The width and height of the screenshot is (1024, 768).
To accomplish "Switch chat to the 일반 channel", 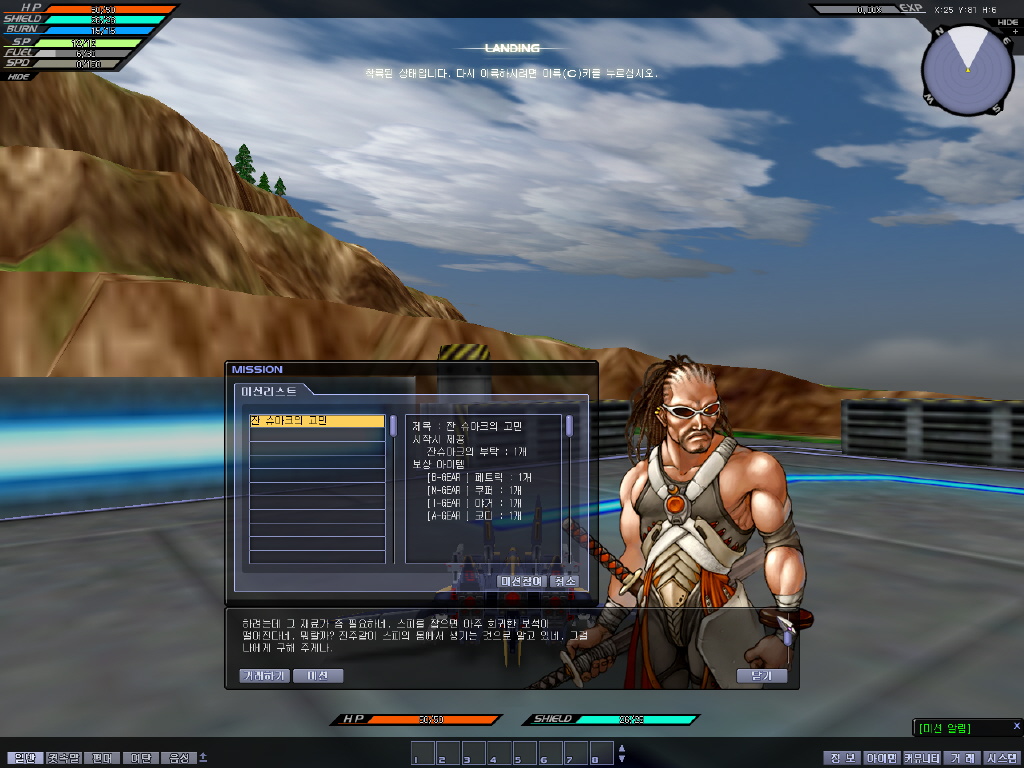I will tap(23, 758).
